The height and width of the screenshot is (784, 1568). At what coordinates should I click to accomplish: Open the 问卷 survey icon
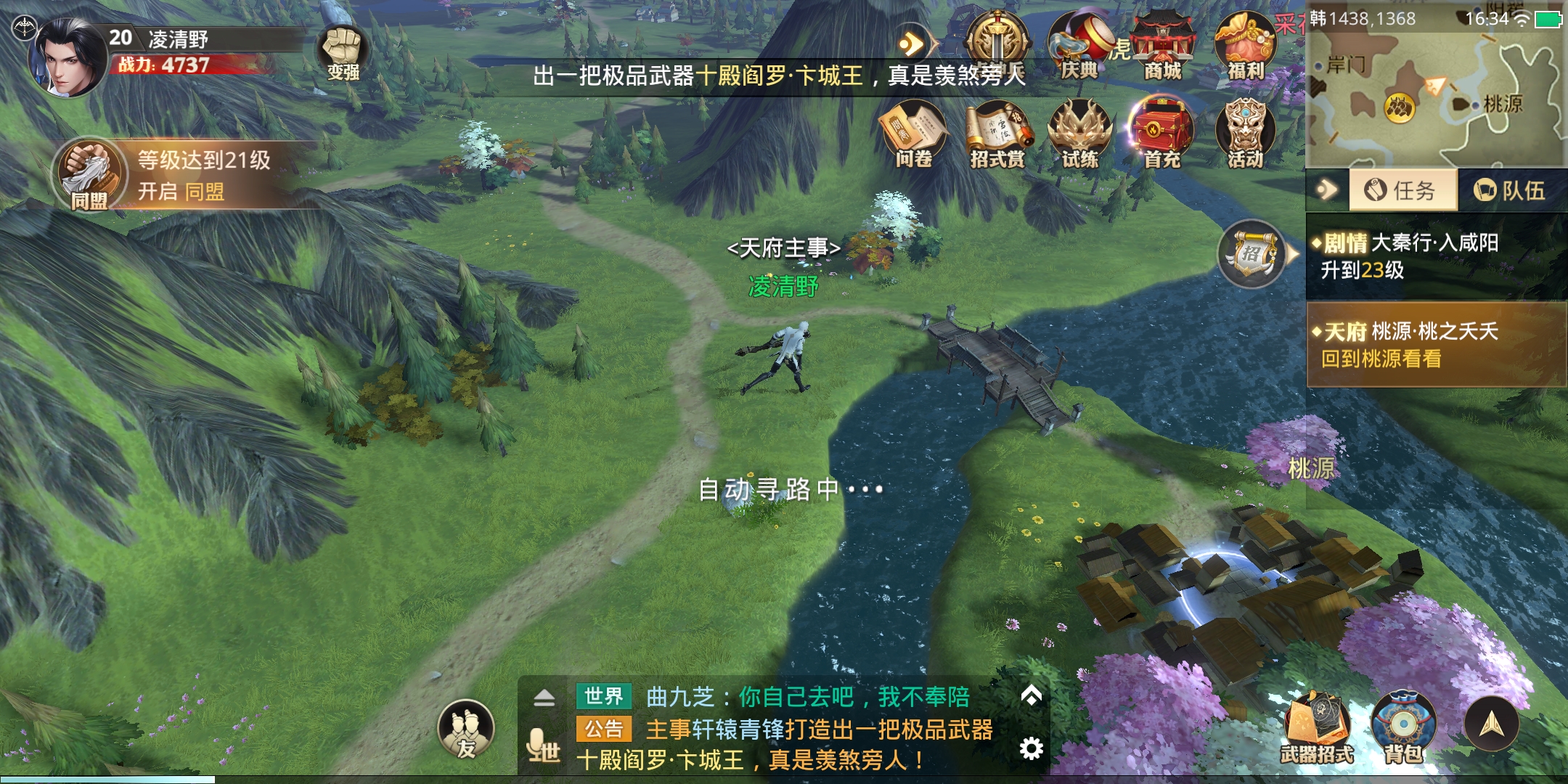coord(913,135)
